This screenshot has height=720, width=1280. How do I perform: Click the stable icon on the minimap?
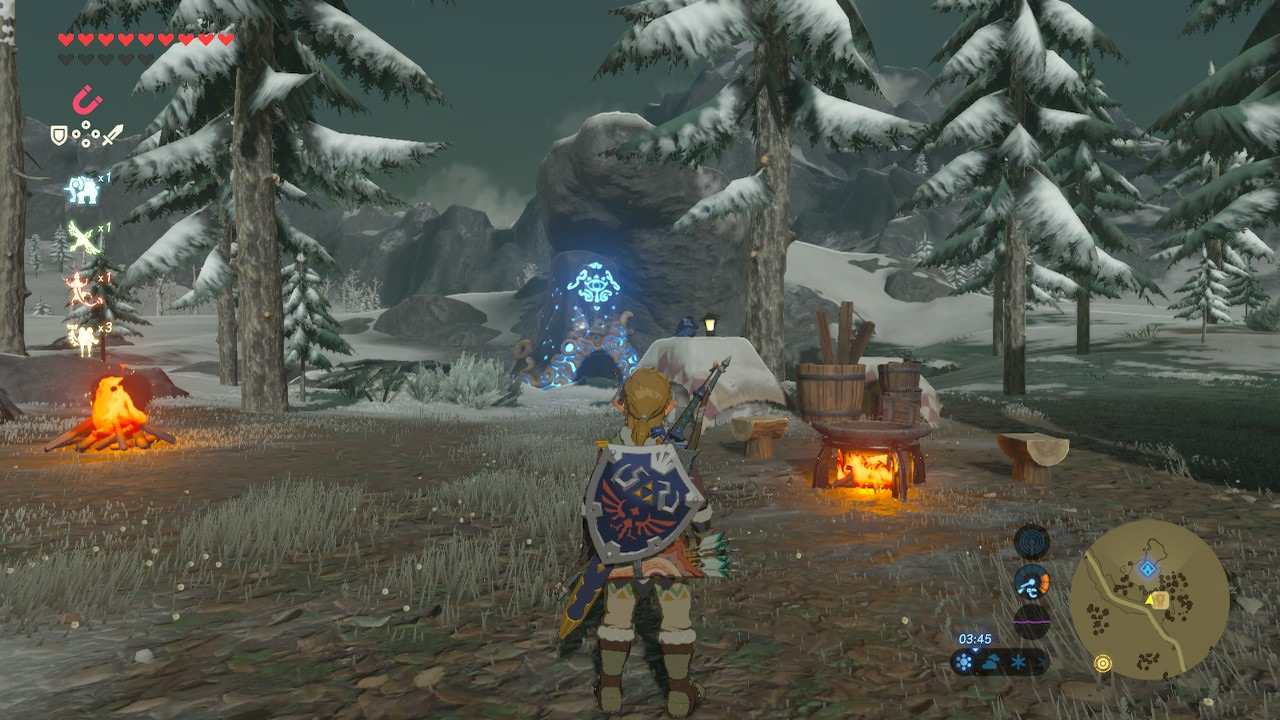[1160, 600]
